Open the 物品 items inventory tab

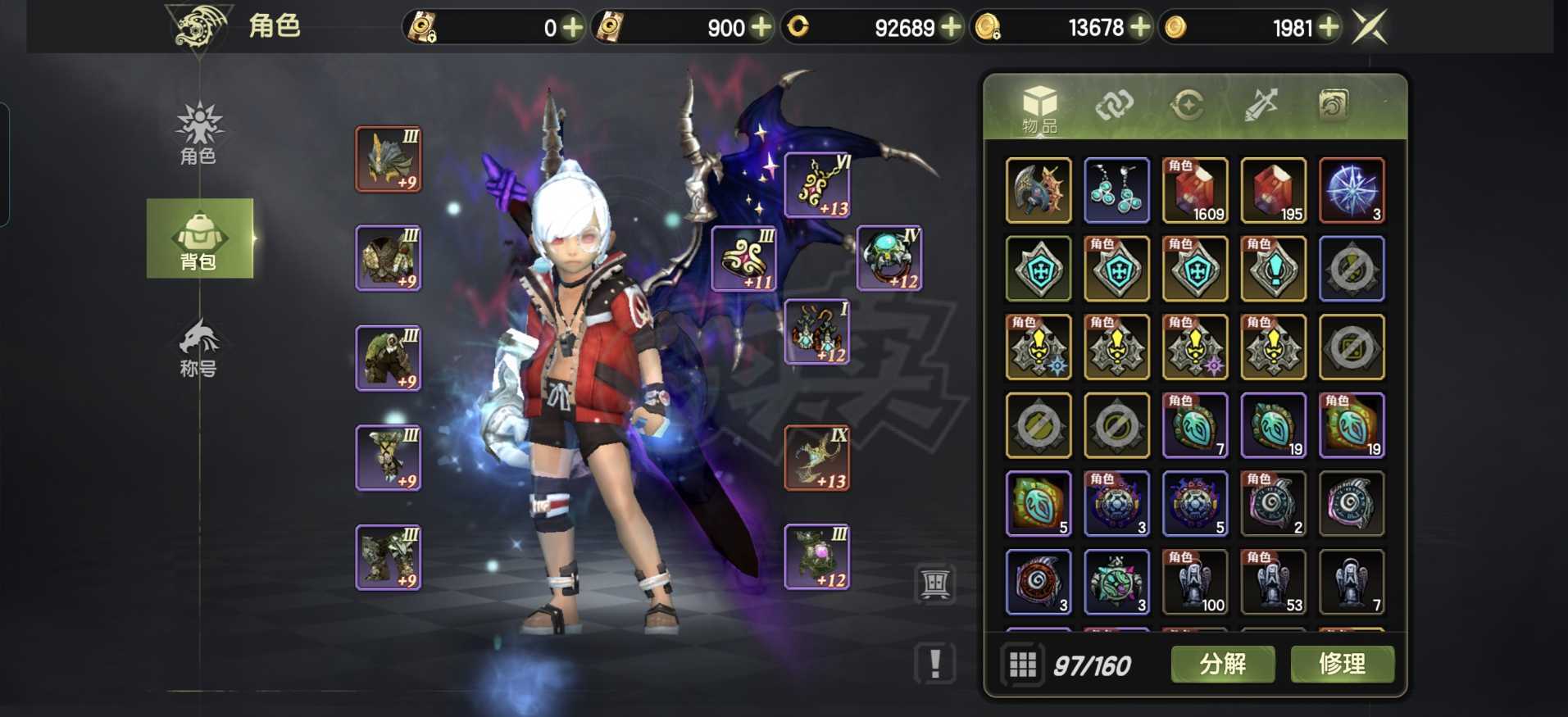pyautogui.click(x=1039, y=108)
